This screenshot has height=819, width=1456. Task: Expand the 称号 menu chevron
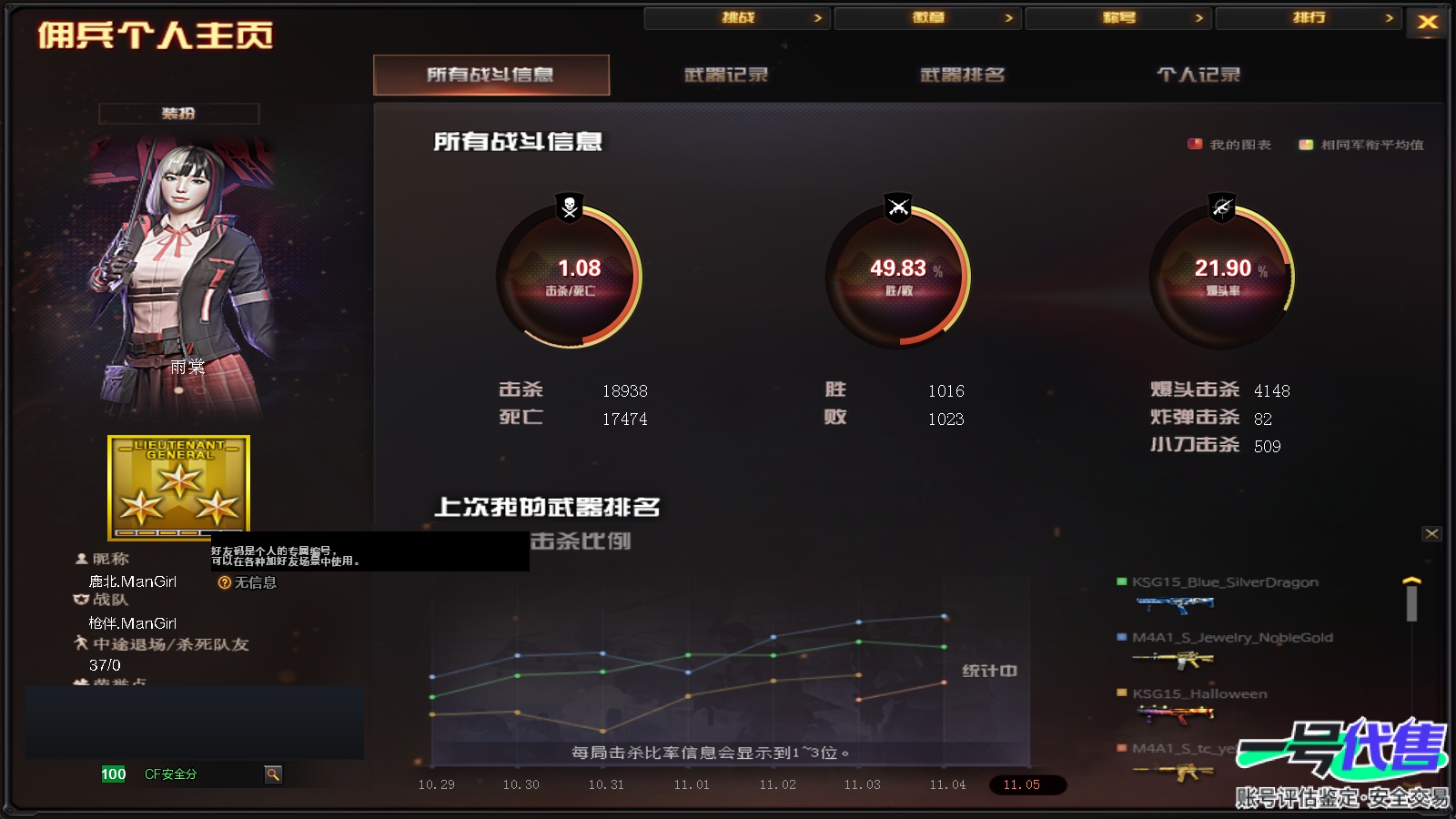coord(1200,17)
